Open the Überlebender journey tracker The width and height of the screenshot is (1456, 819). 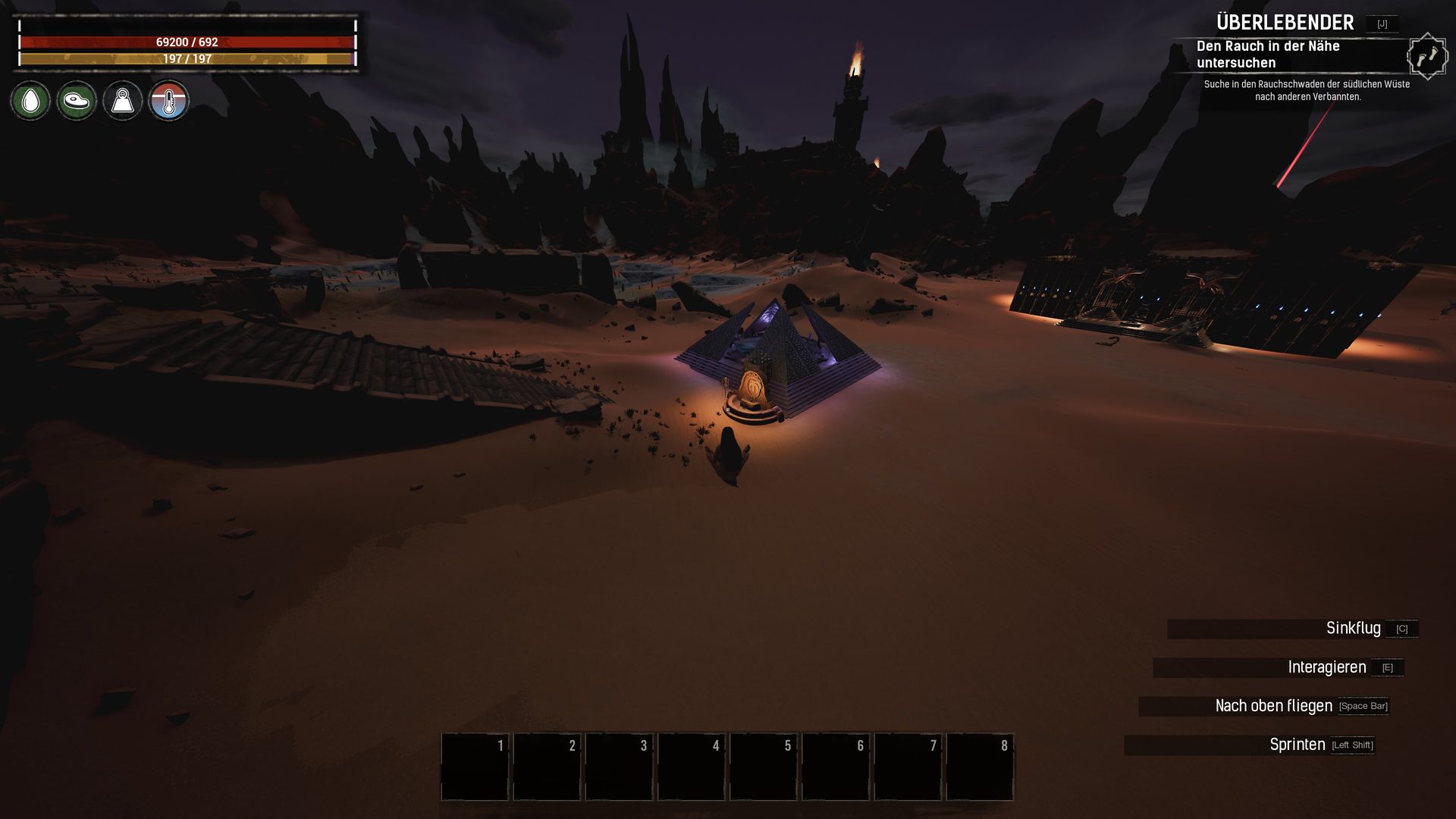tap(1285, 23)
